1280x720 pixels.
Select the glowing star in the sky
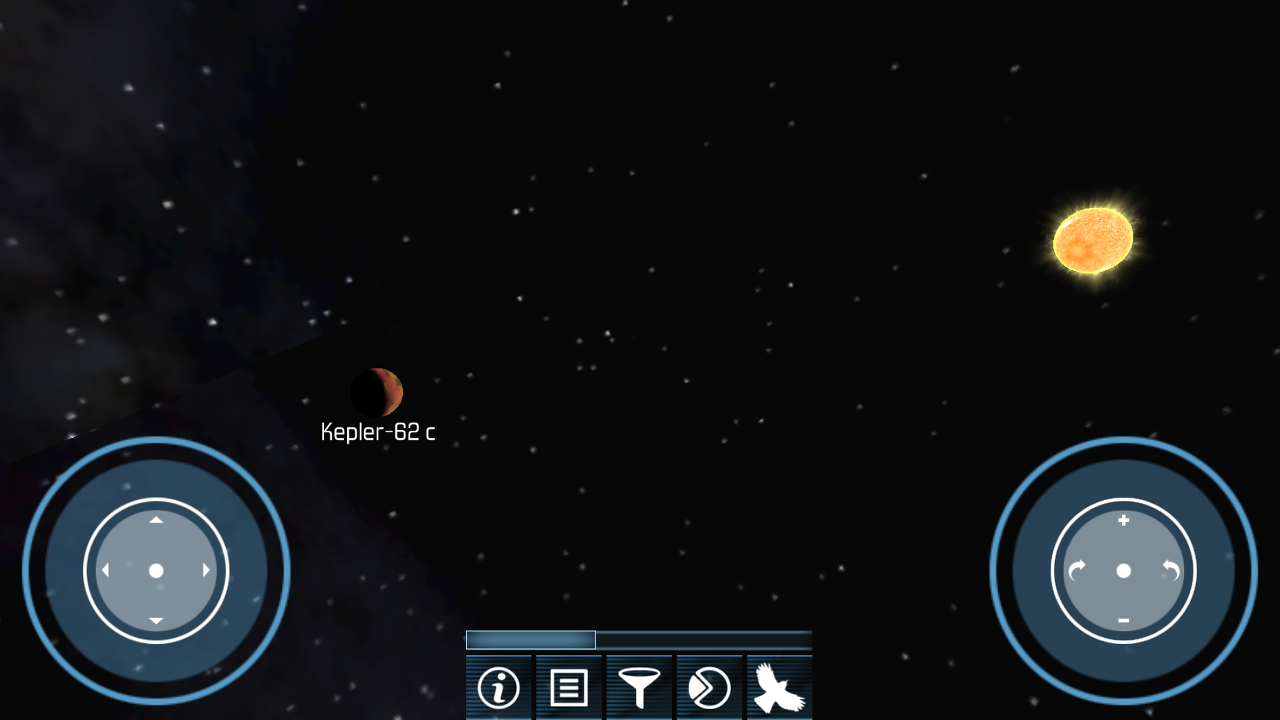[1092, 240]
